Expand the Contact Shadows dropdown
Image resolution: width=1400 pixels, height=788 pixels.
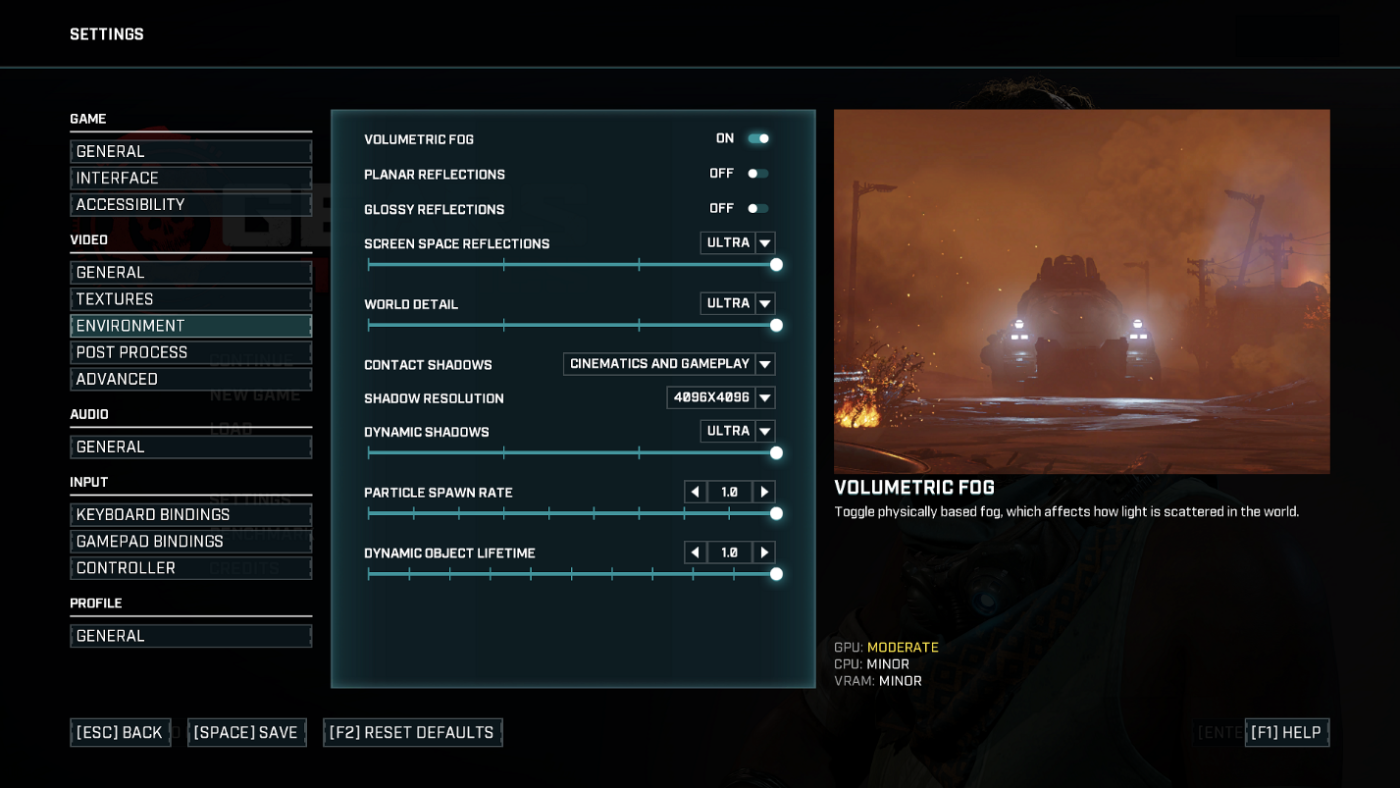pos(765,363)
